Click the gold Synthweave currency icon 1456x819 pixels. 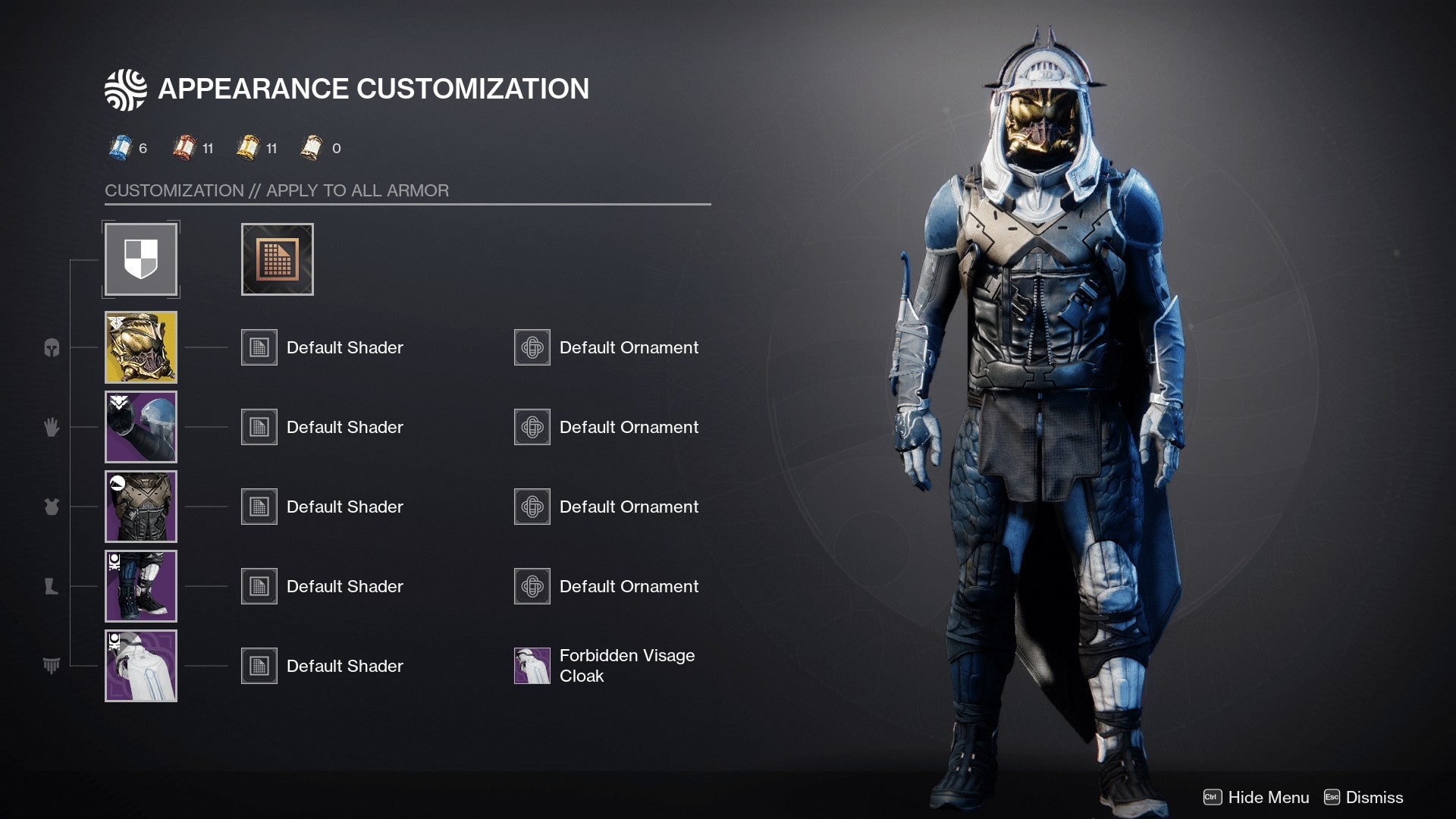(248, 148)
